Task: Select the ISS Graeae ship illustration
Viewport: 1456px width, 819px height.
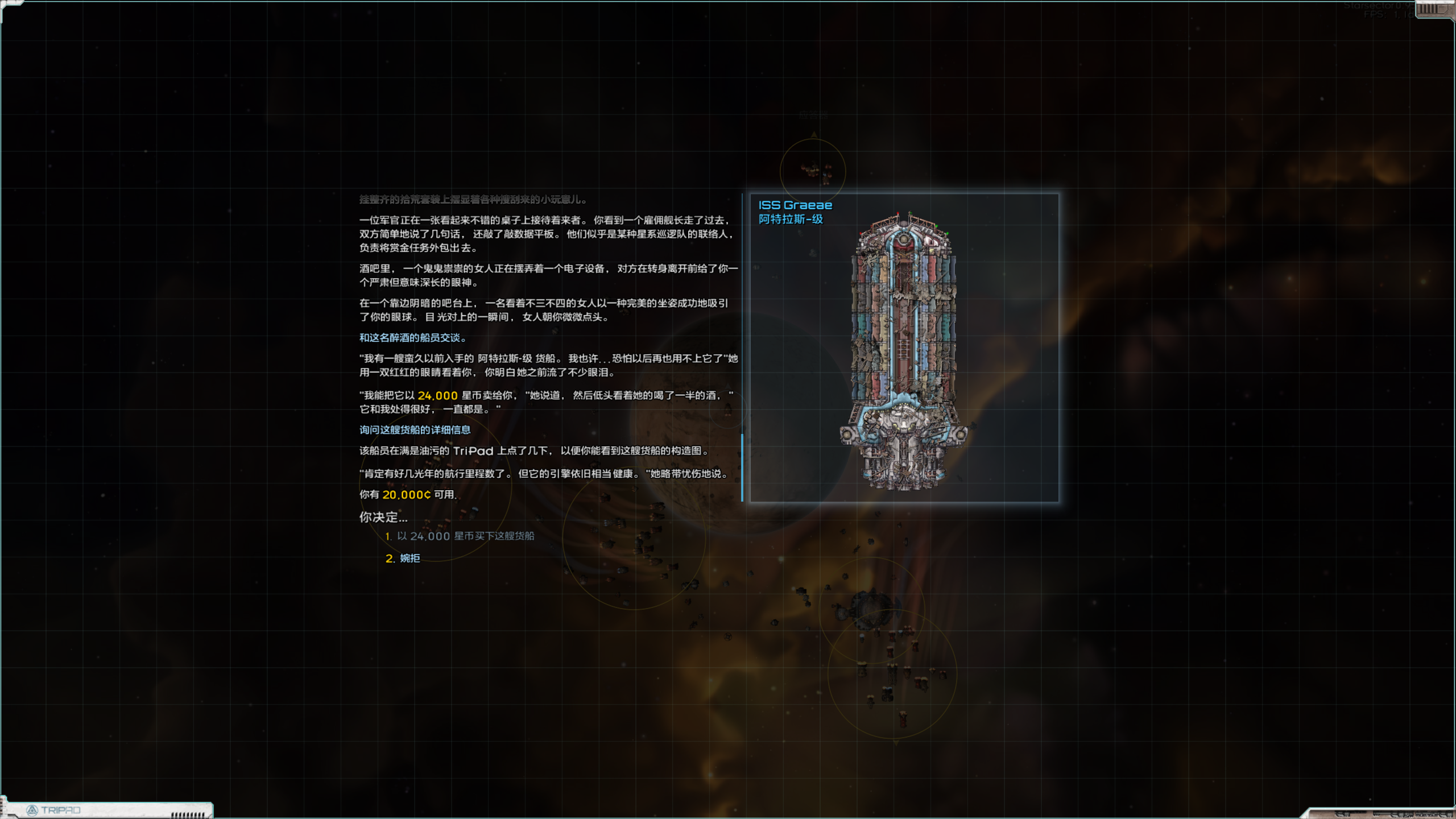Action: (x=904, y=341)
